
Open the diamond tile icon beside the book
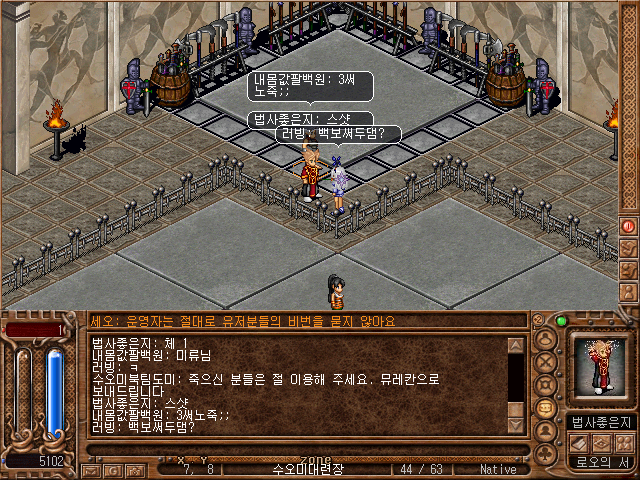click(603, 442)
